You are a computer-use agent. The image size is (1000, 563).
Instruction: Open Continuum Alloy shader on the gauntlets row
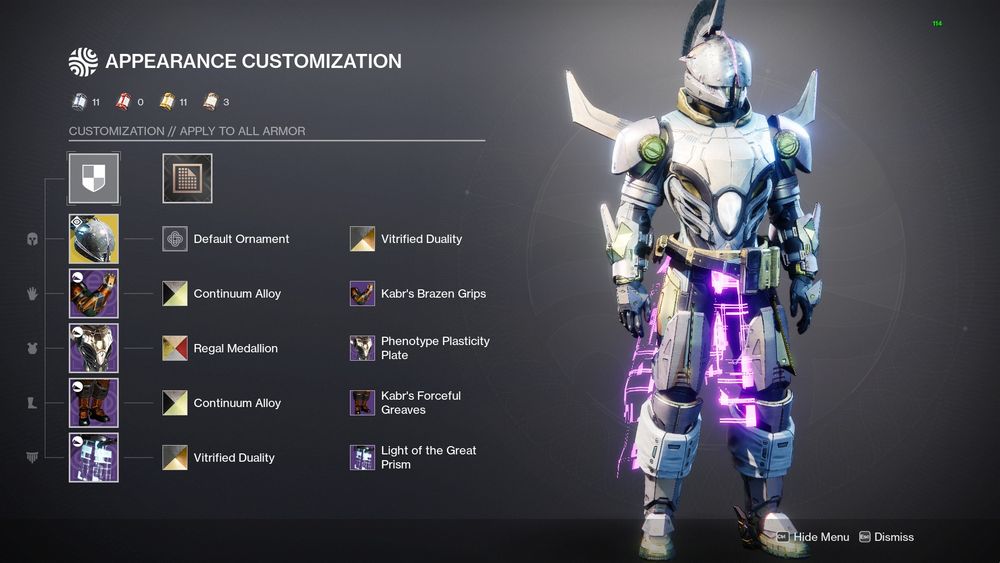coord(175,294)
